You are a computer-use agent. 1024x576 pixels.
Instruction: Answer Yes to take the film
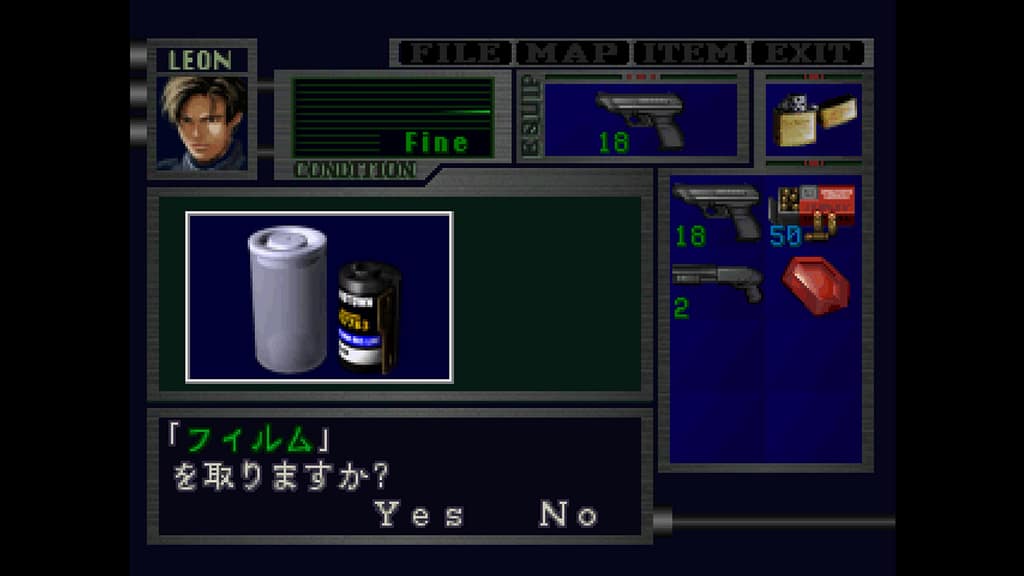419,515
